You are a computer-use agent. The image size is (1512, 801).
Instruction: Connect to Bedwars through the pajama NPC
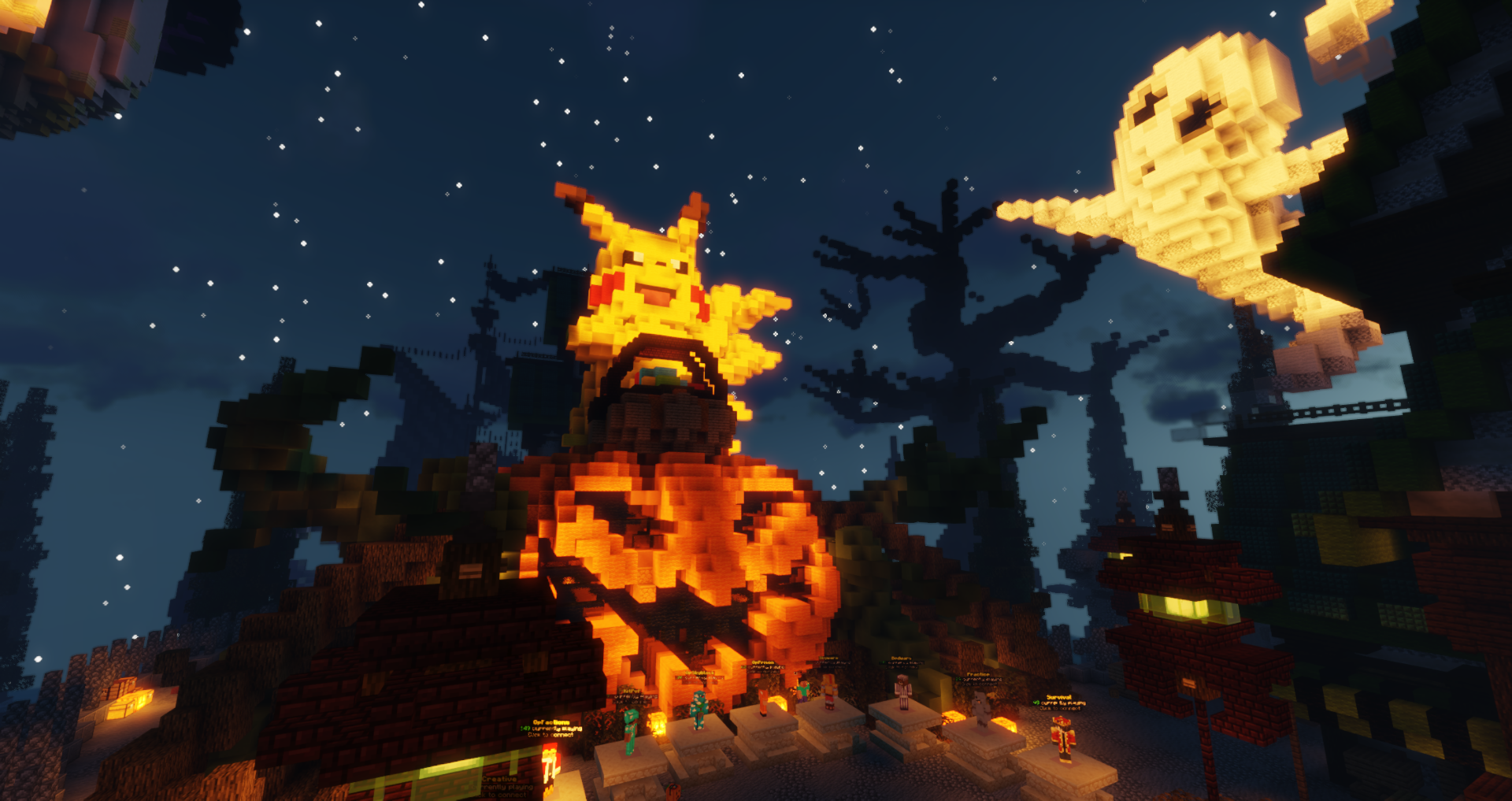(903, 692)
